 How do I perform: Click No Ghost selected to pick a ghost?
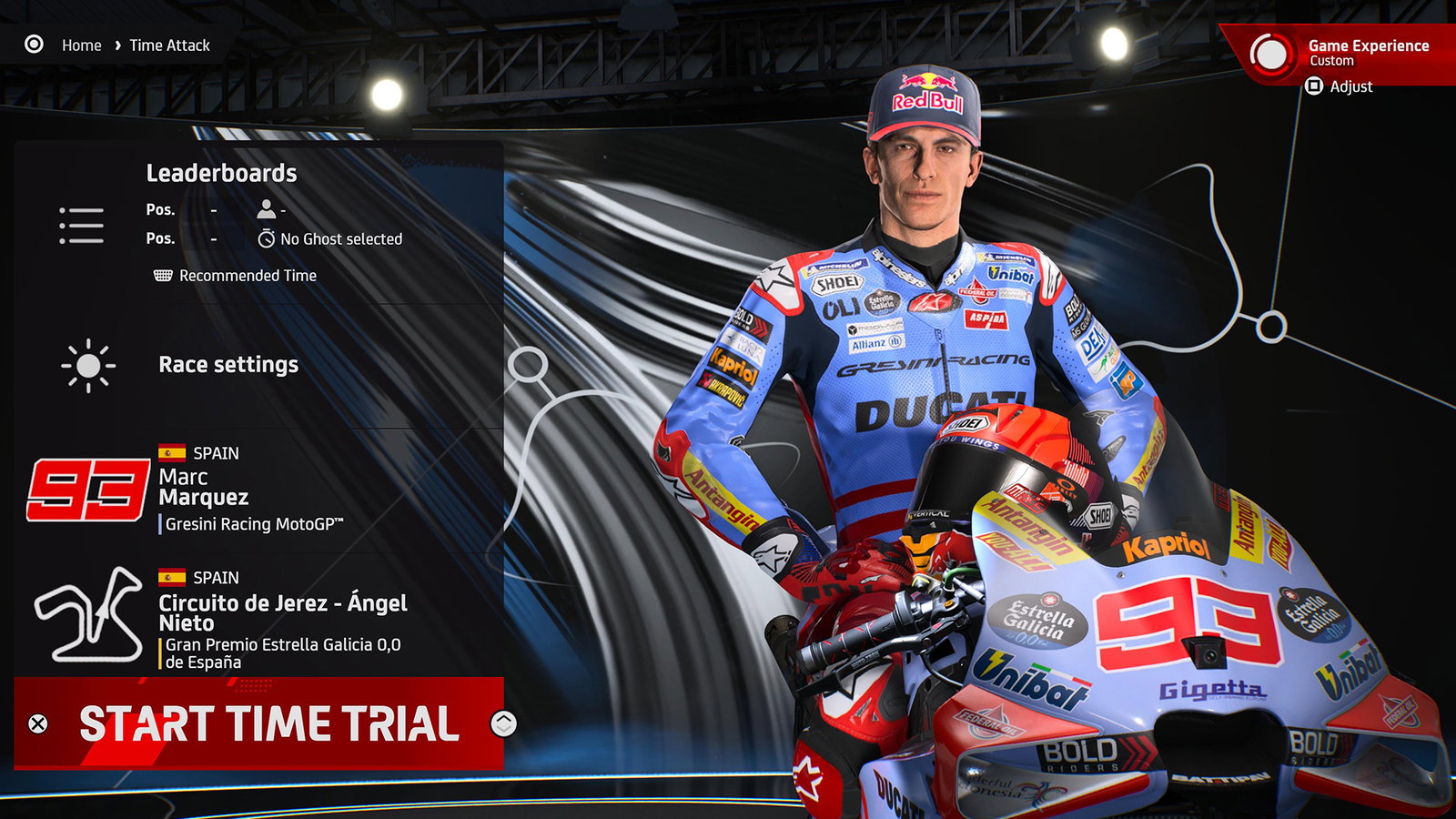coord(341,239)
